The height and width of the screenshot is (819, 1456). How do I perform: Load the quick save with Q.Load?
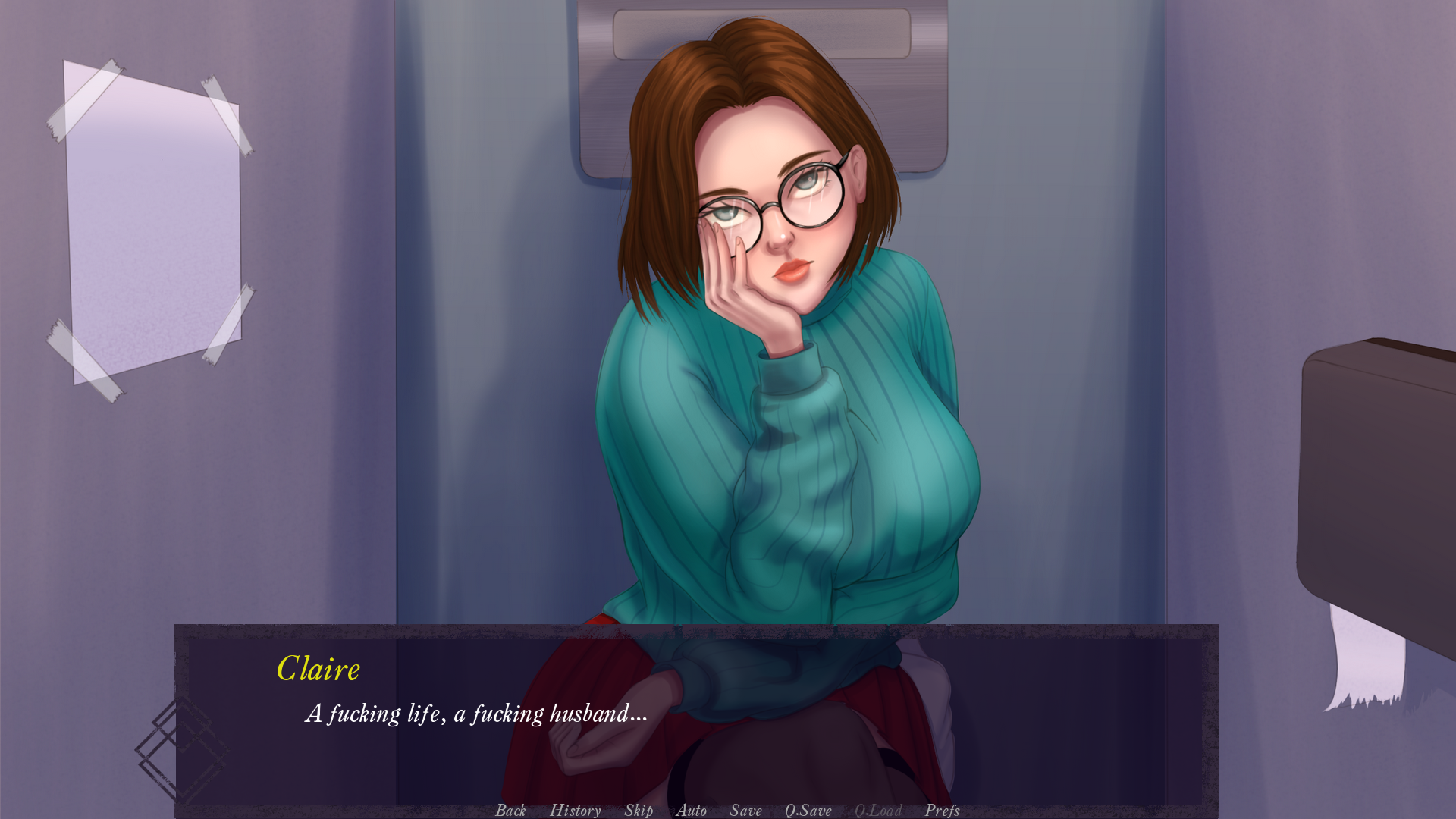tap(877, 810)
